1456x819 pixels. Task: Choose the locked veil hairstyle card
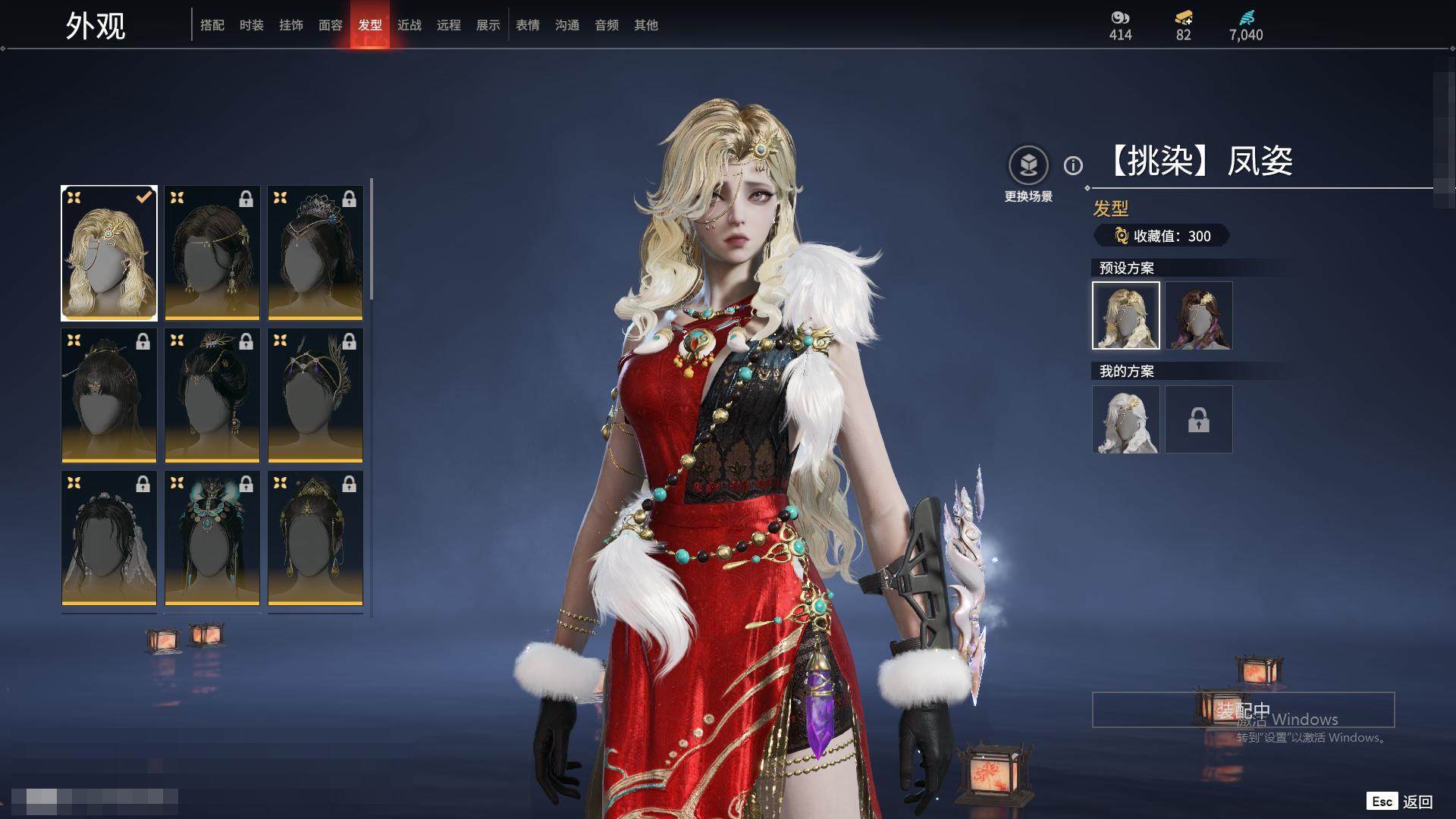coord(109,538)
